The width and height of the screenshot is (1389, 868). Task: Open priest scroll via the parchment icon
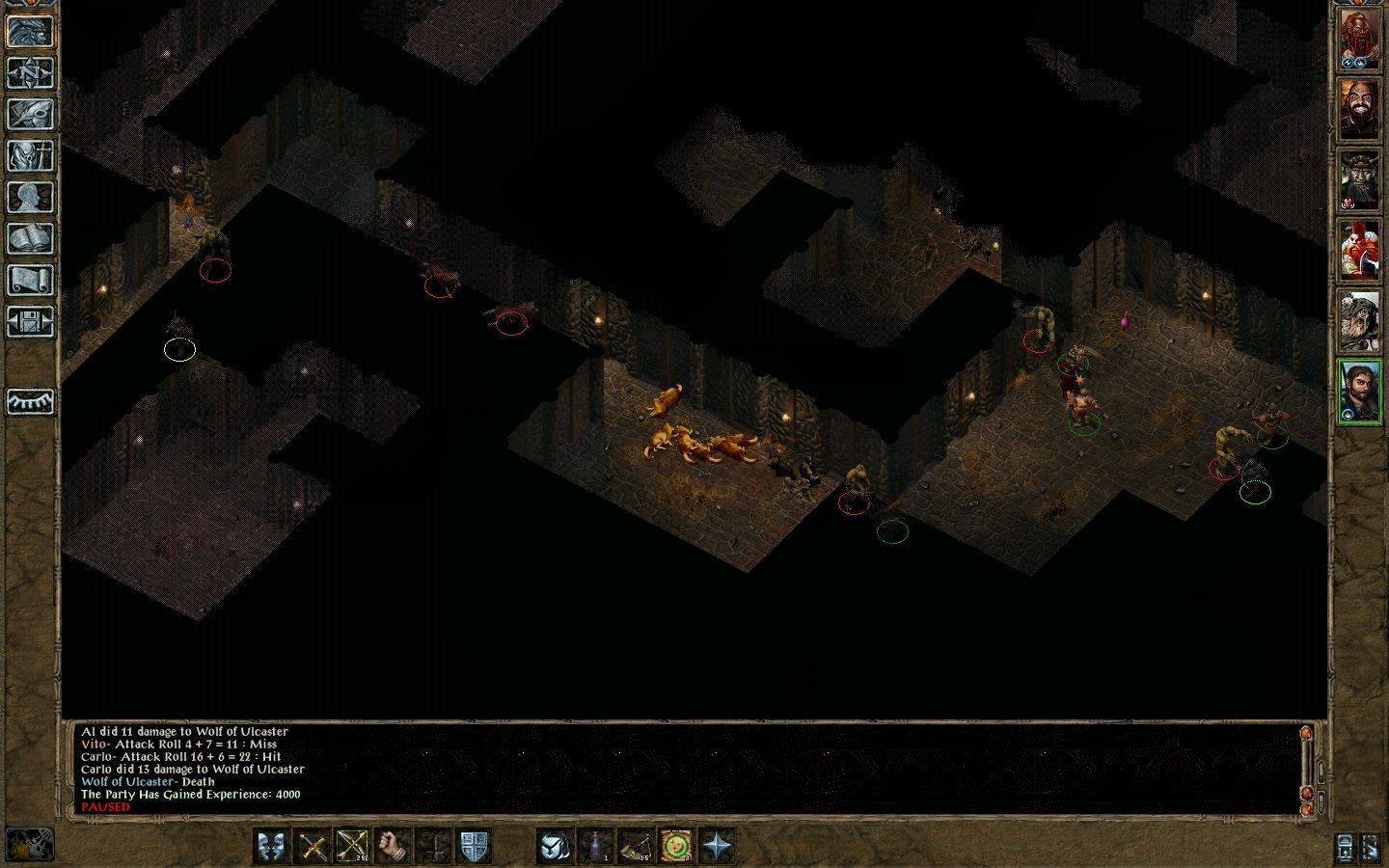pyautogui.click(x=30, y=280)
